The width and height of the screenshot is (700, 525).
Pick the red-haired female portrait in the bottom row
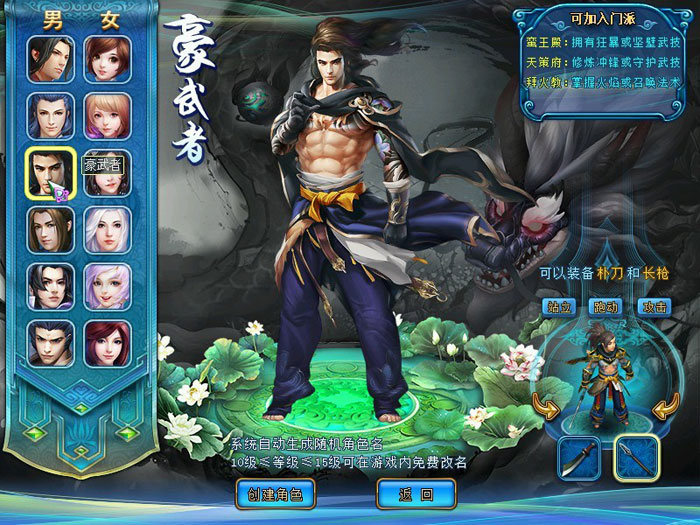click(107, 344)
